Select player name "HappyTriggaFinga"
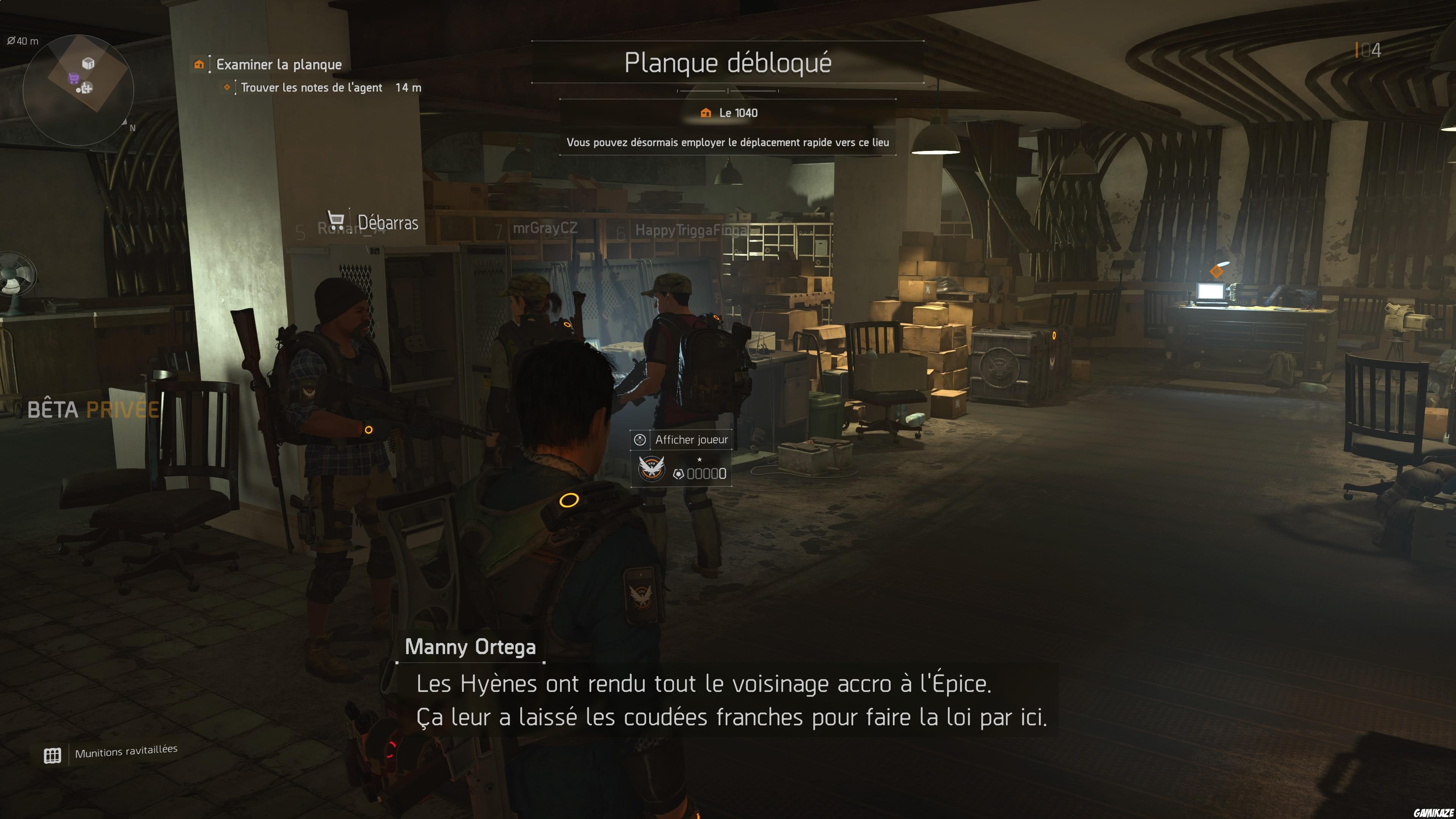The image size is (1456, 819). (x=692, y=230)
